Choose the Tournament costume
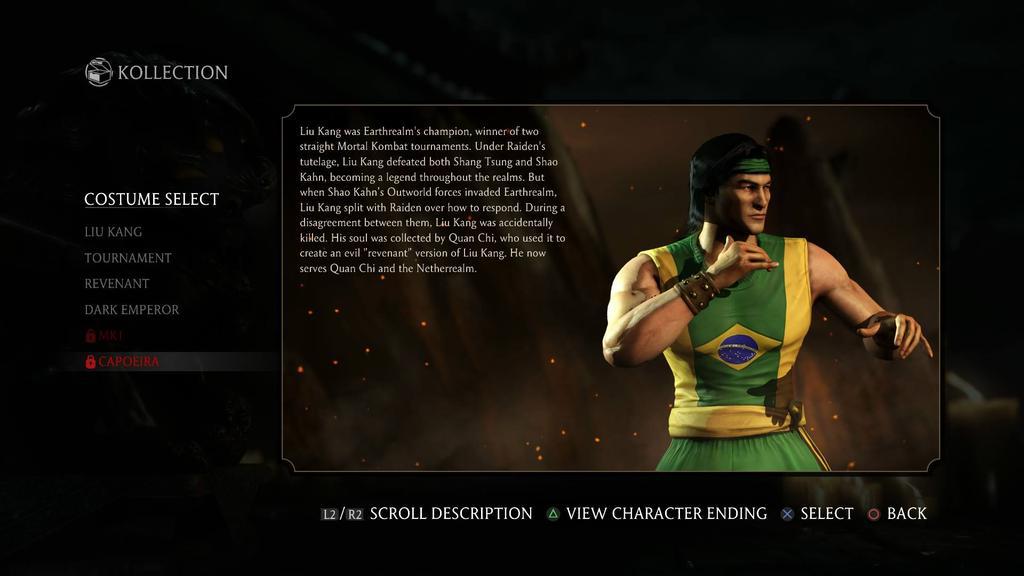1024x576 pixels. (x=128, y=258)
